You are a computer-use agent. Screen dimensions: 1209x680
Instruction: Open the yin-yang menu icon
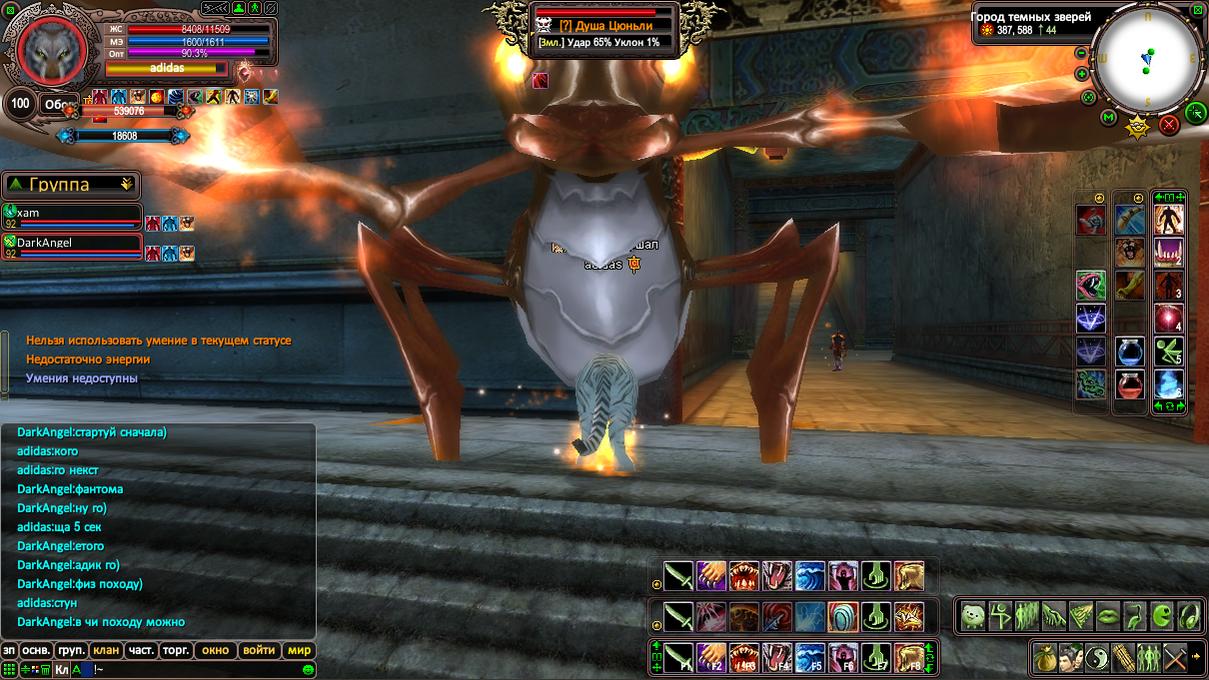1097,657
